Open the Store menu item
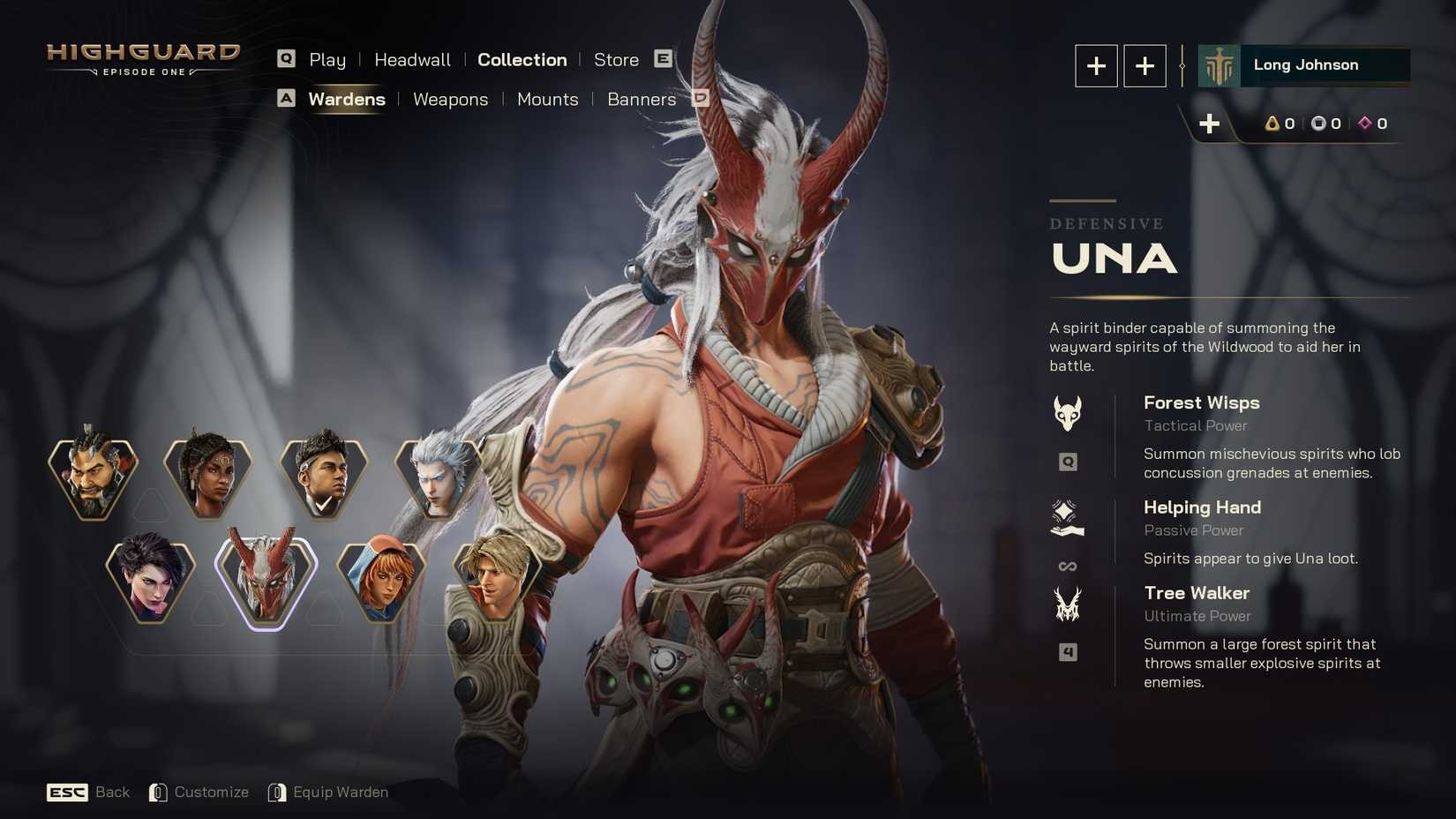This screenshot has width=1456, height=819. 616,59
